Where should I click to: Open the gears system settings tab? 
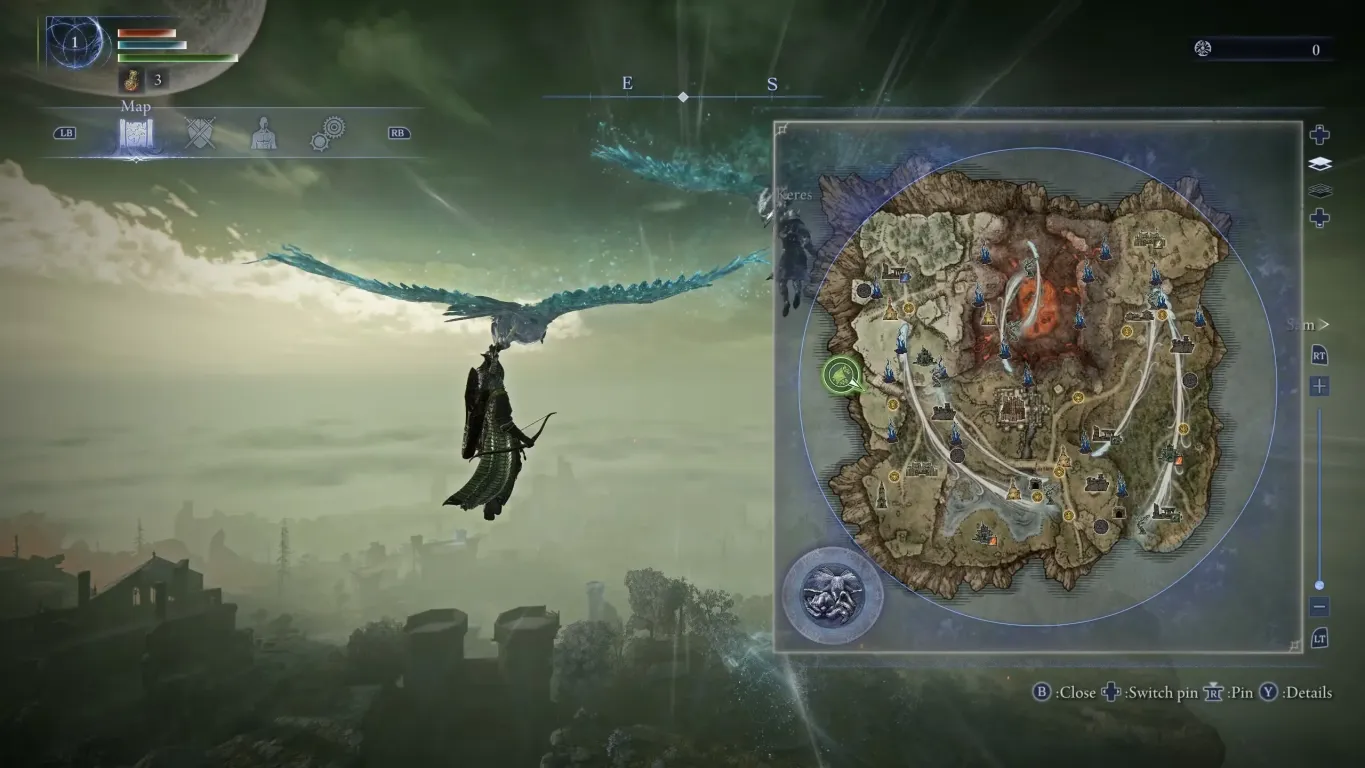(327, 133)
